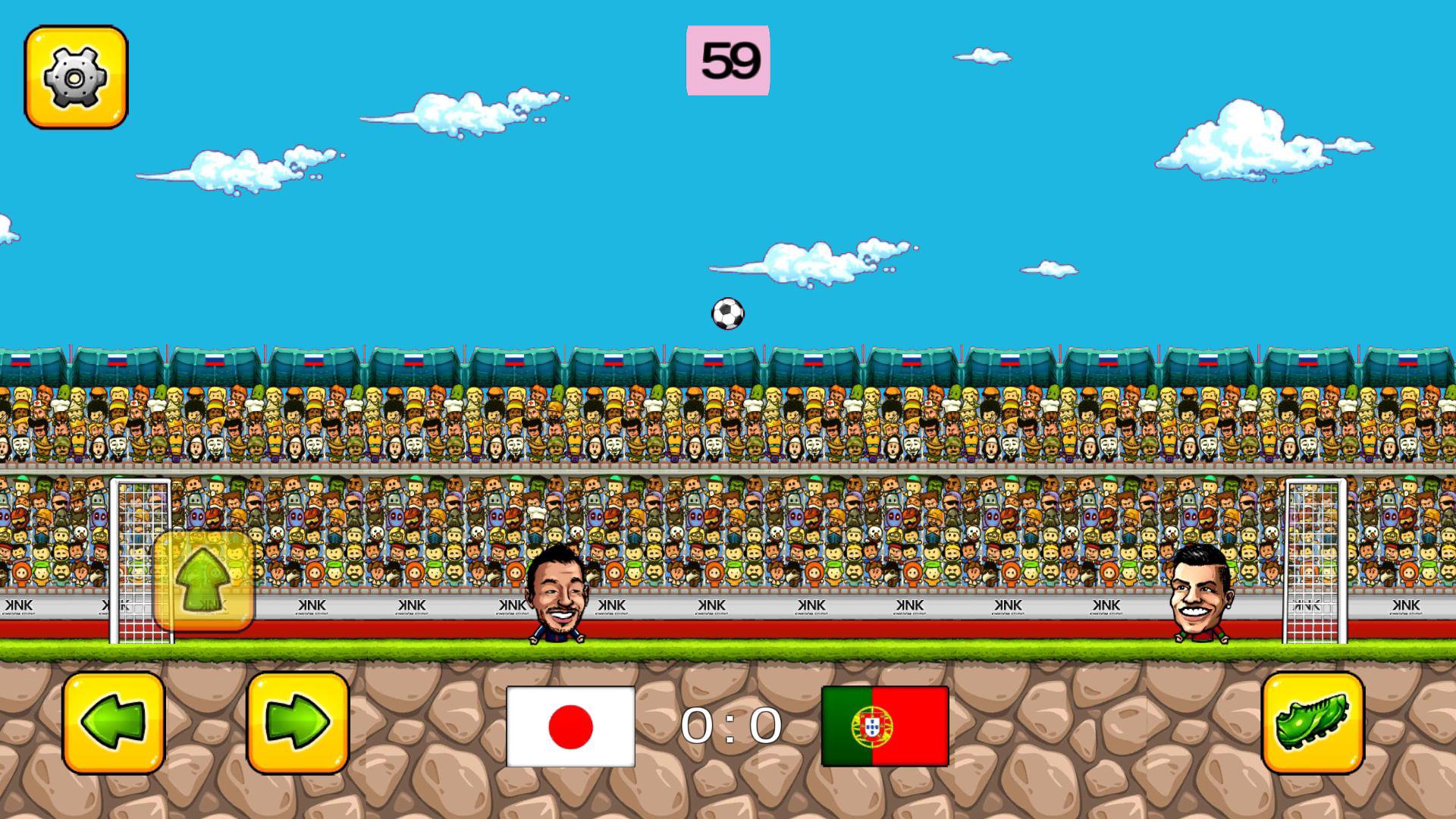This screenshot has width=1456, height=819.
Task: Open settings with the gear button
Action: tap(76, 77)
